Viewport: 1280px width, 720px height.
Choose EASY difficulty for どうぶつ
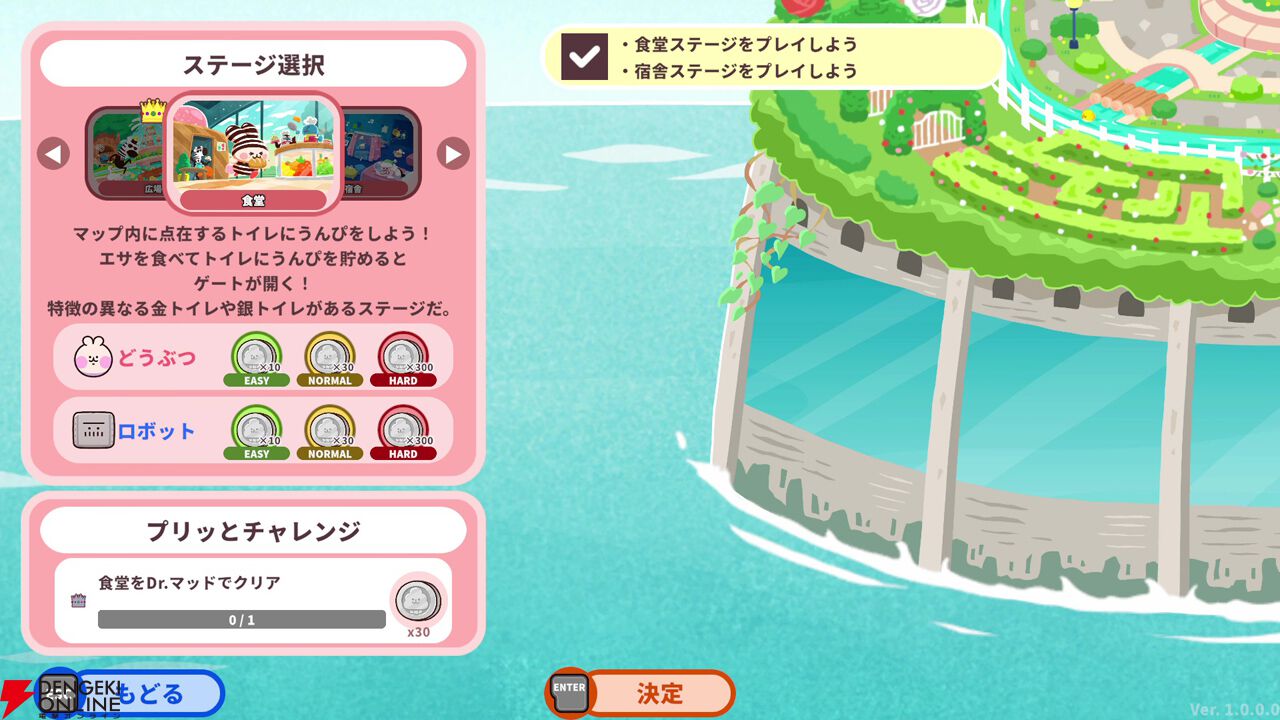(257, 358)
